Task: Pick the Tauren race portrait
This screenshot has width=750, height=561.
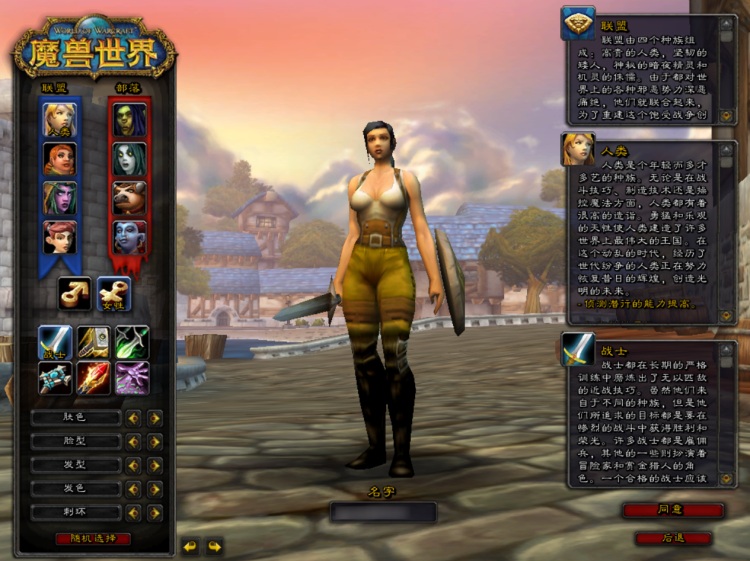Action: [x=130, y=197]
